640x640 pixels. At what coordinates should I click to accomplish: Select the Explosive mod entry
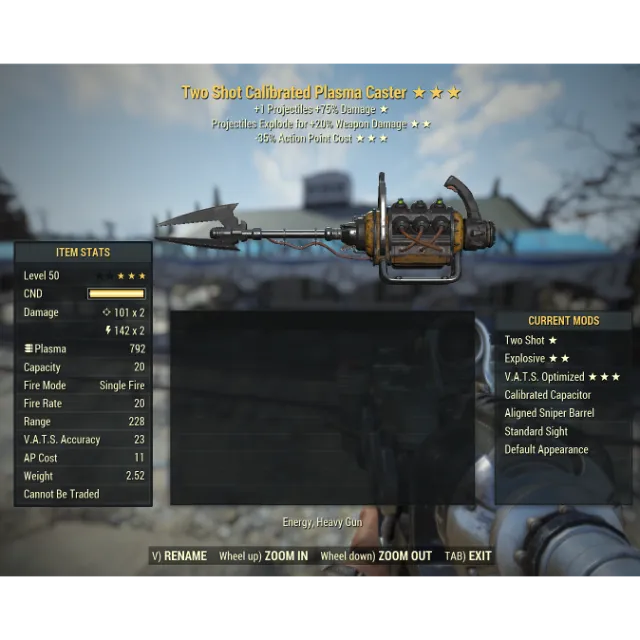tap(537, 358)
